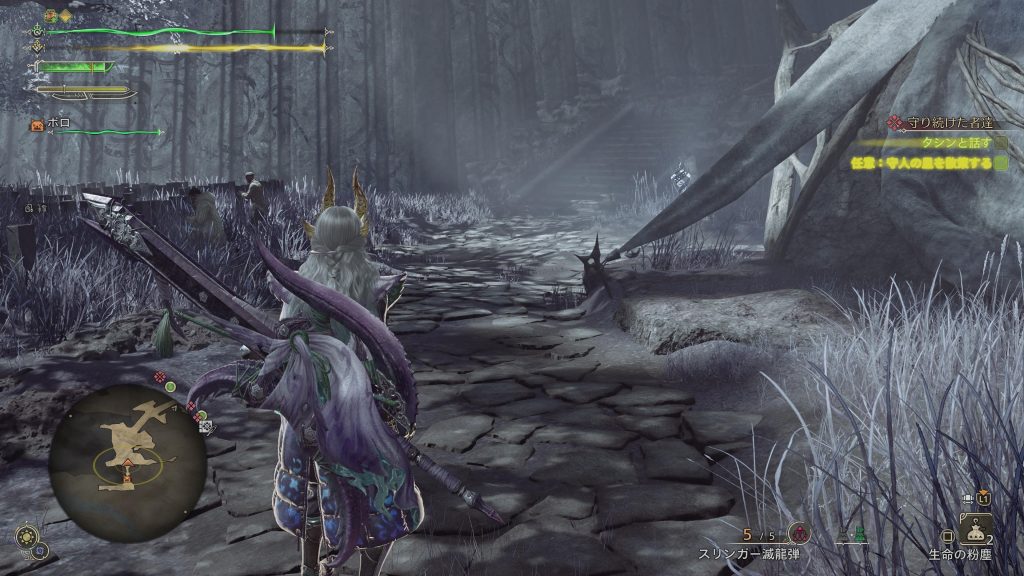
Task: Select the タシンと話す objective
Action: (x=950, y=142)
